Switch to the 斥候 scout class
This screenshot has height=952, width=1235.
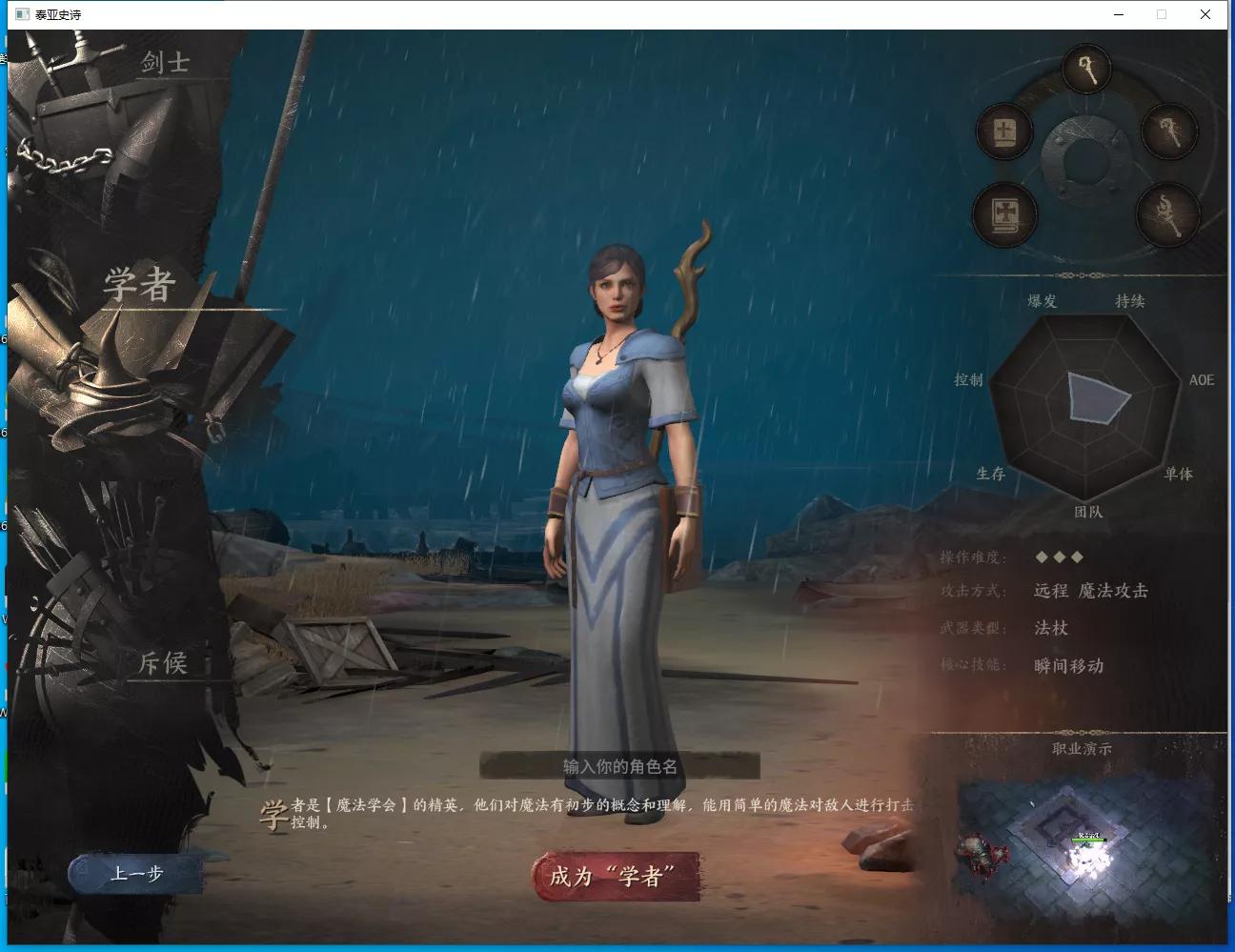[x=163, y=662]
